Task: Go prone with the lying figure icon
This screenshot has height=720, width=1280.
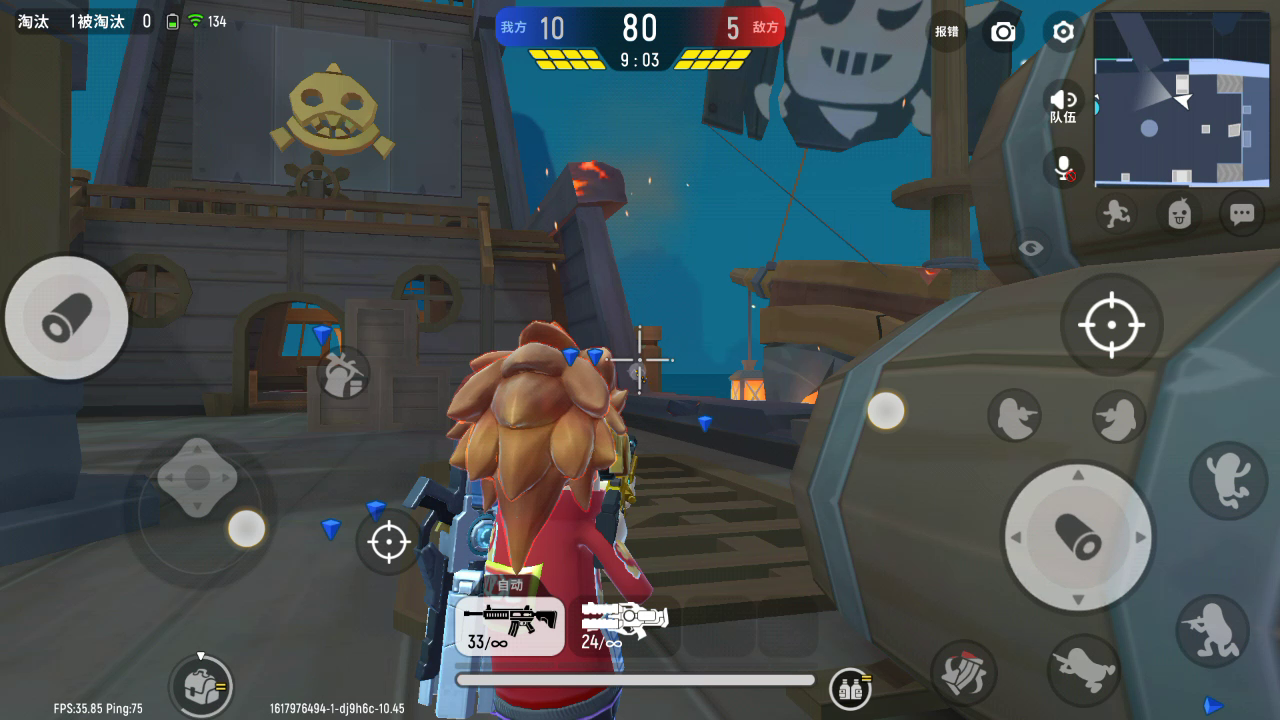Action: 1084,667
